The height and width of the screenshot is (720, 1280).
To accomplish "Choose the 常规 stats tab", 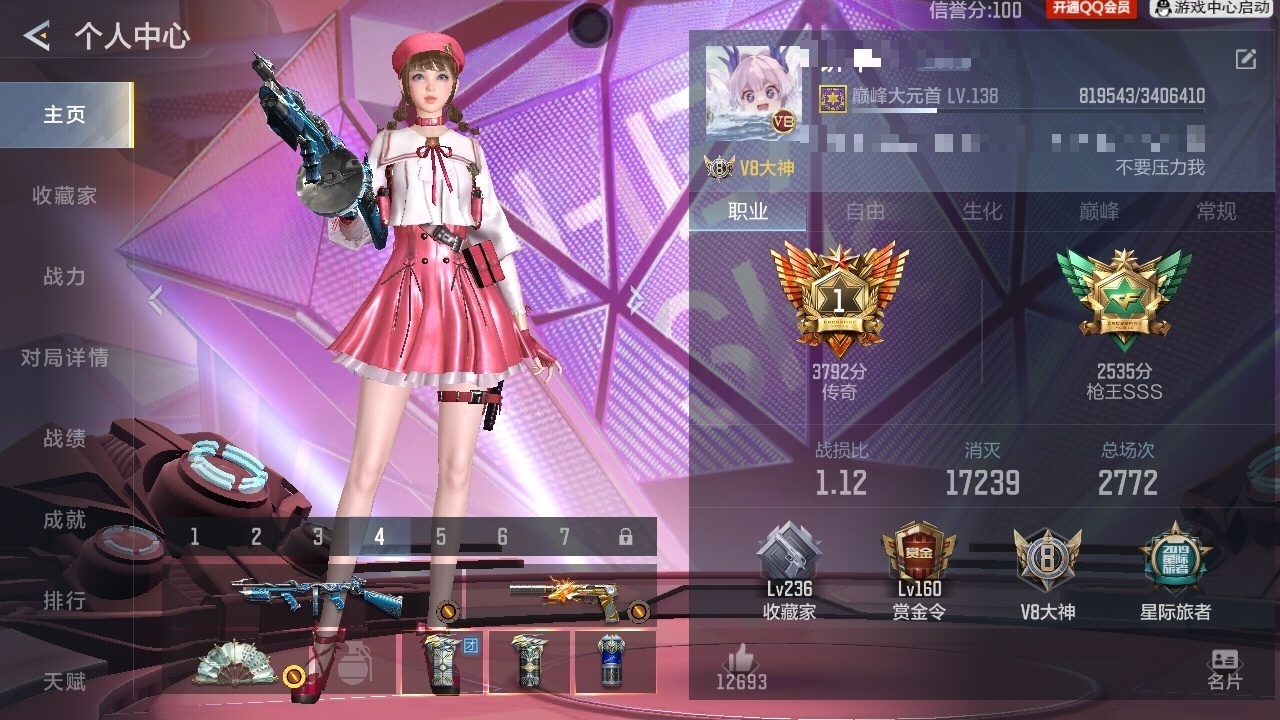I will coord(1216,211).
